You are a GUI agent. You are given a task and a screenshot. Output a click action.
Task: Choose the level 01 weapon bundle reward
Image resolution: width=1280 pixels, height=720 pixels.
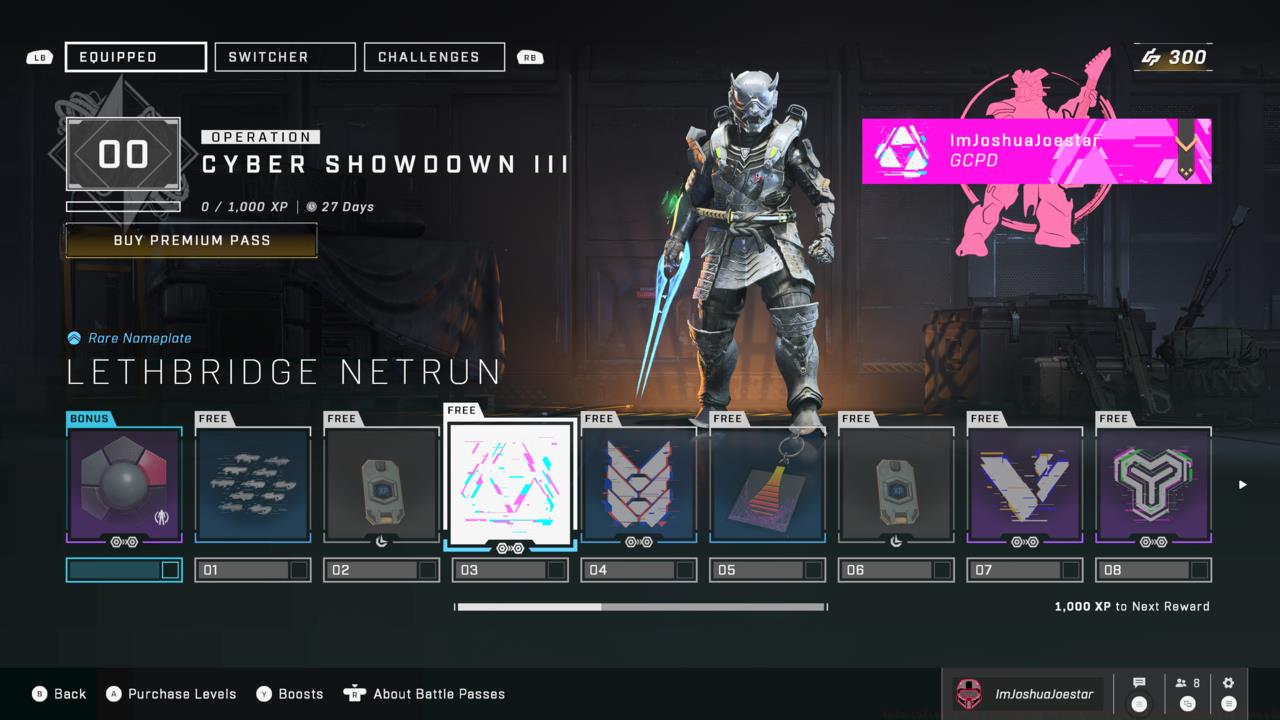click(253, 485)
